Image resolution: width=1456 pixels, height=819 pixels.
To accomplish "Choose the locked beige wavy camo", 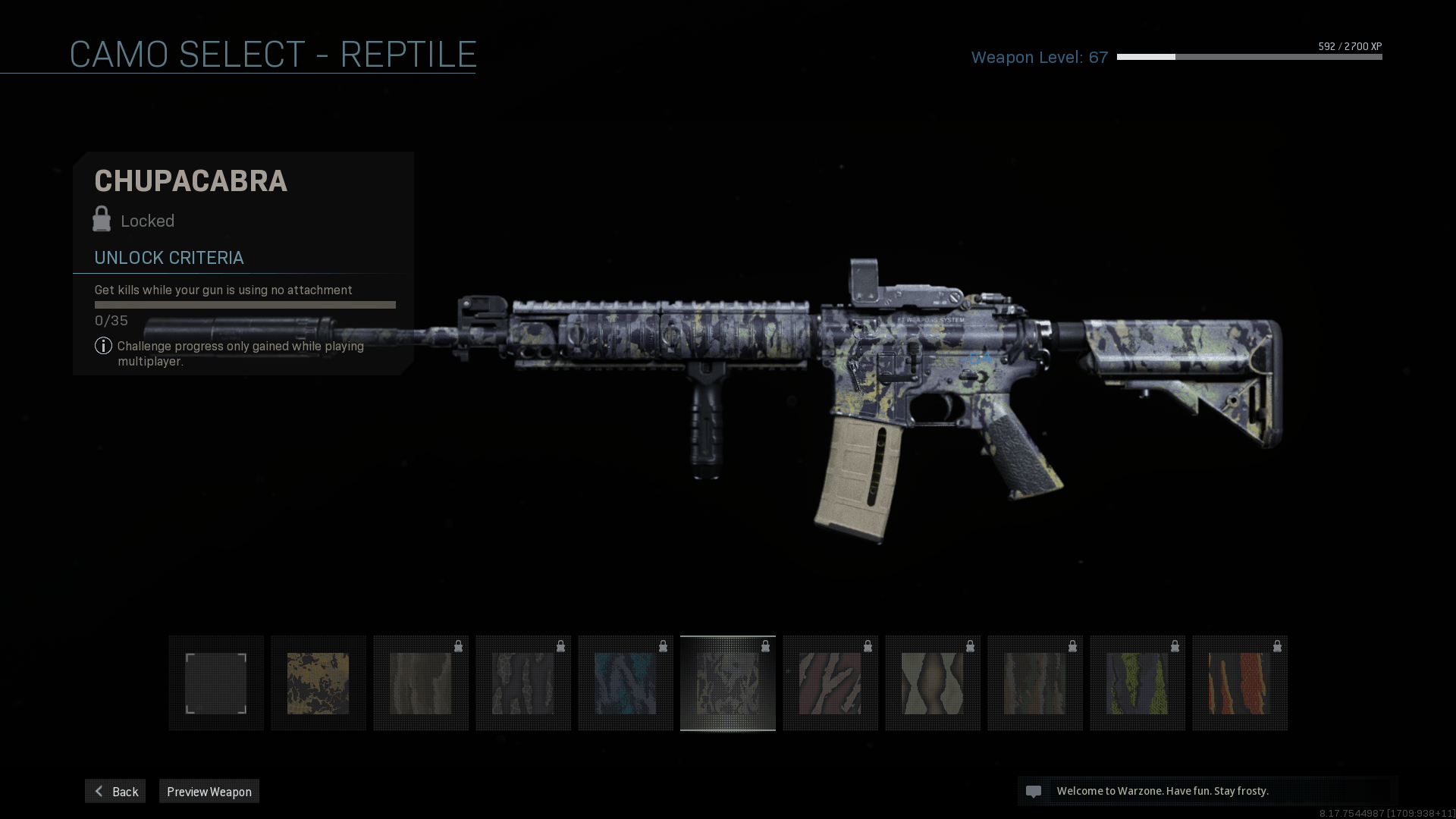I will click(x=933, y=683).
